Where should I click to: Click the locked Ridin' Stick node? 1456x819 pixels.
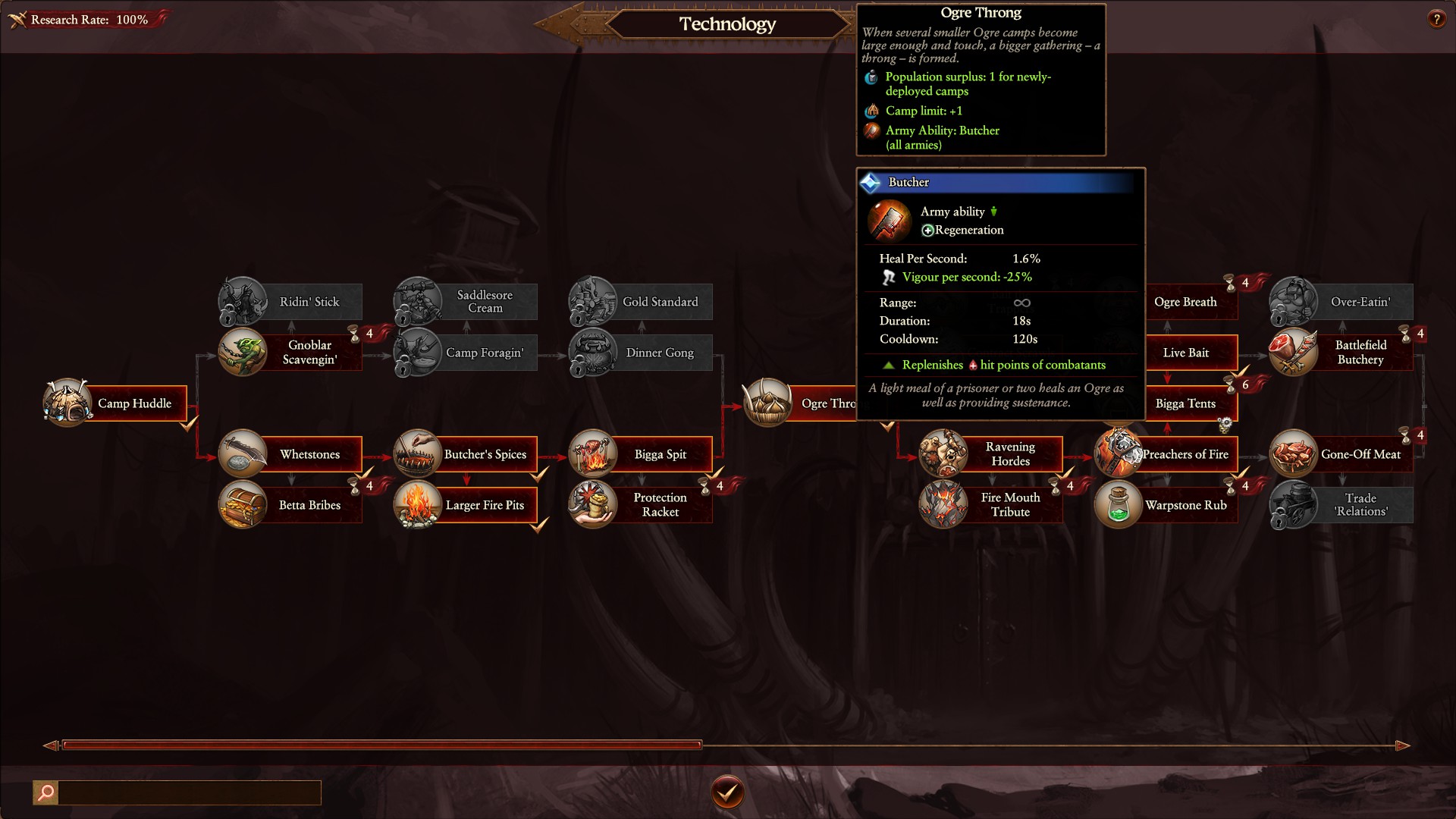[x=309, y=302]
